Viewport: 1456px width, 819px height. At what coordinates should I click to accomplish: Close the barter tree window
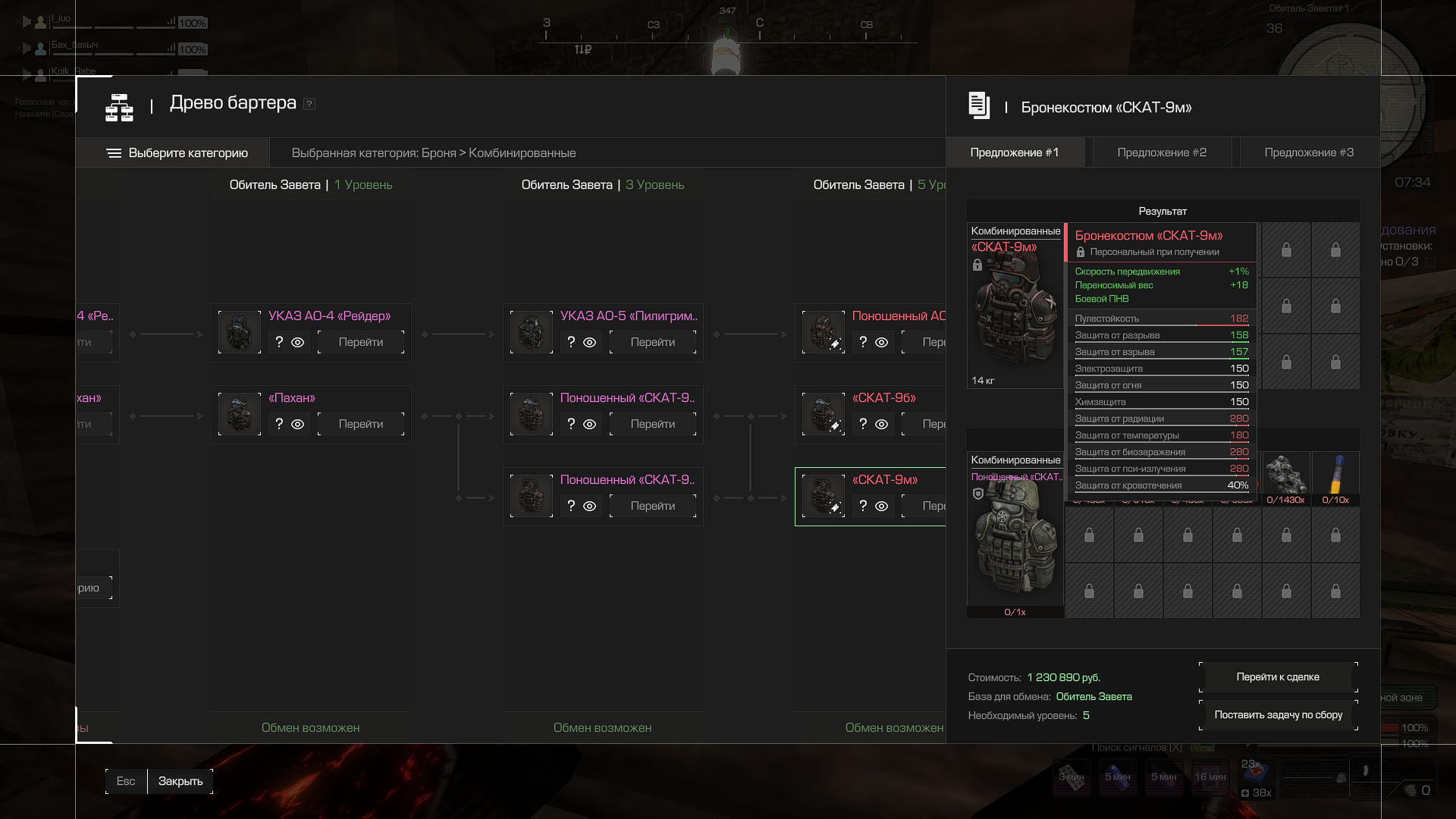click(180, 781)
